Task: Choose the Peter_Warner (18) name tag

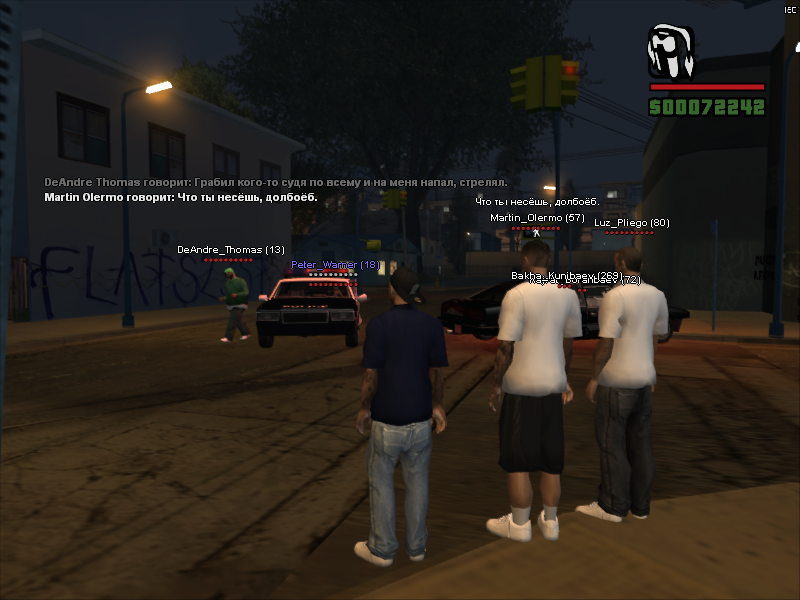Action: point(335,265)
